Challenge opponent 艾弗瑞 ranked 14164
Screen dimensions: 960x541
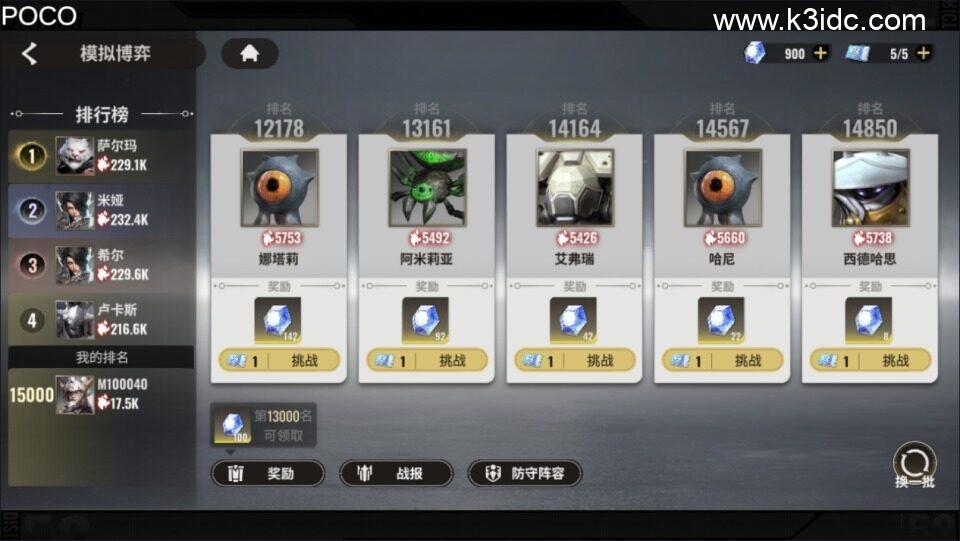click(x=575, y=361)
